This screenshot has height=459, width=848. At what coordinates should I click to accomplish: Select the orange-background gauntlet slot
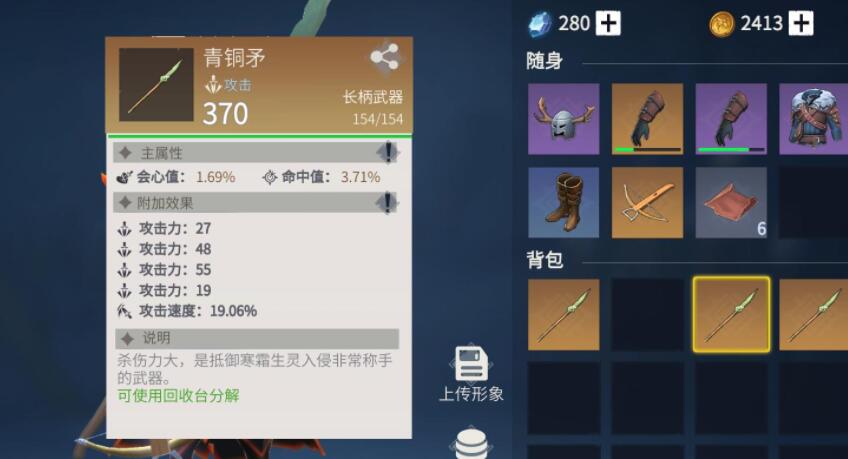point(647,119)
